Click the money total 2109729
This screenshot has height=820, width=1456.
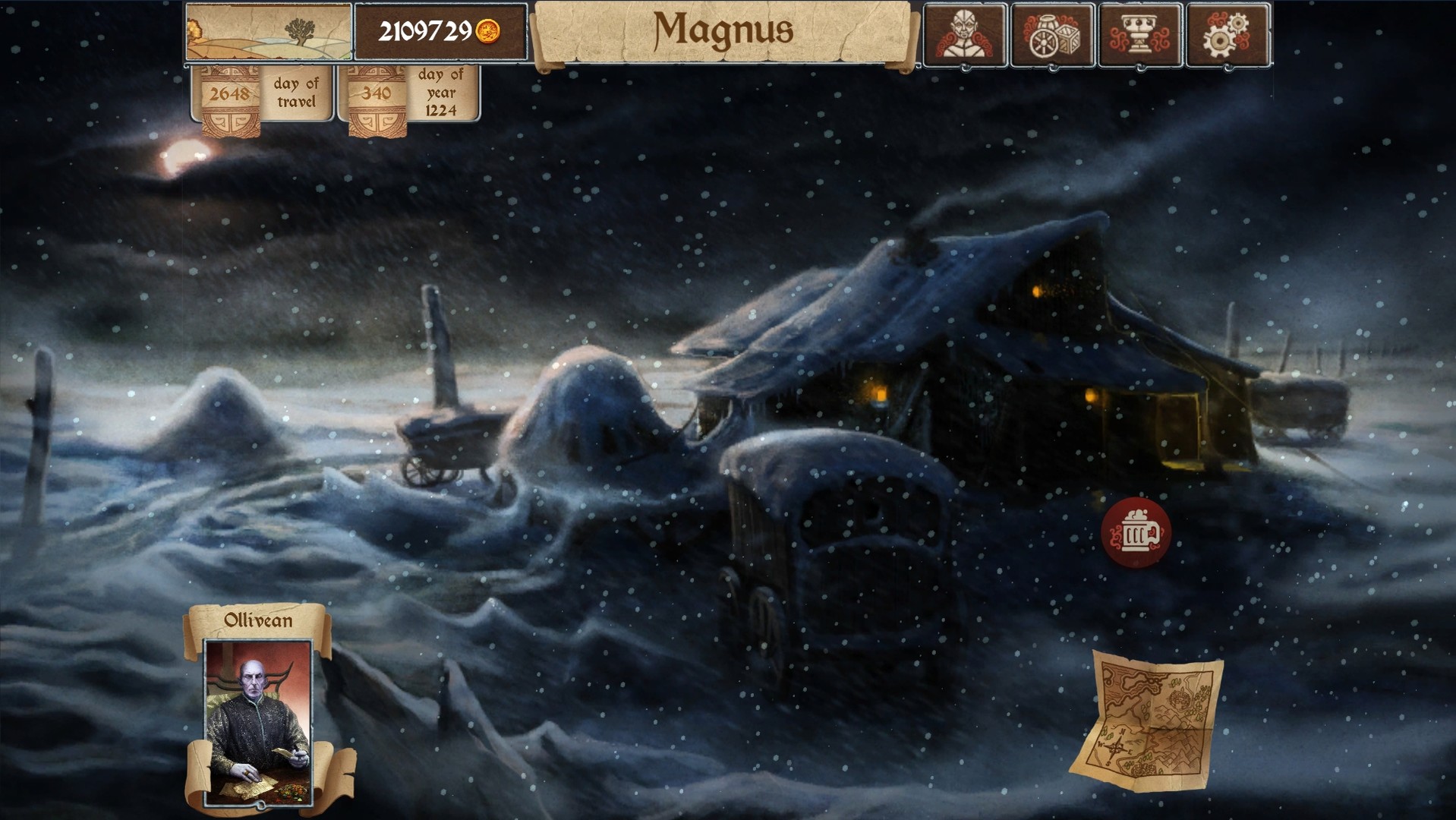(425, 30)
